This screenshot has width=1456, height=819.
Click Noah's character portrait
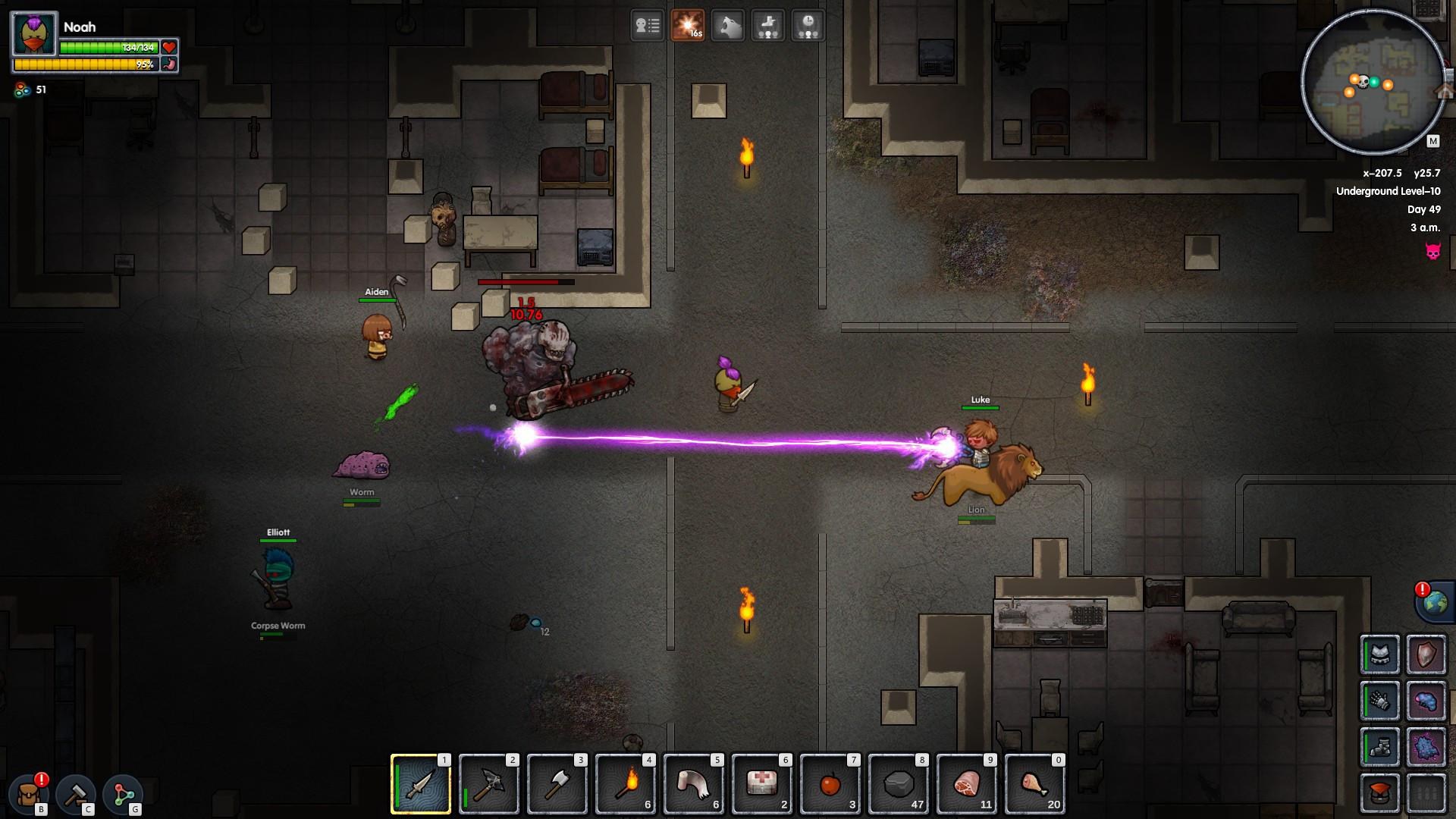(x=35, y=35)
